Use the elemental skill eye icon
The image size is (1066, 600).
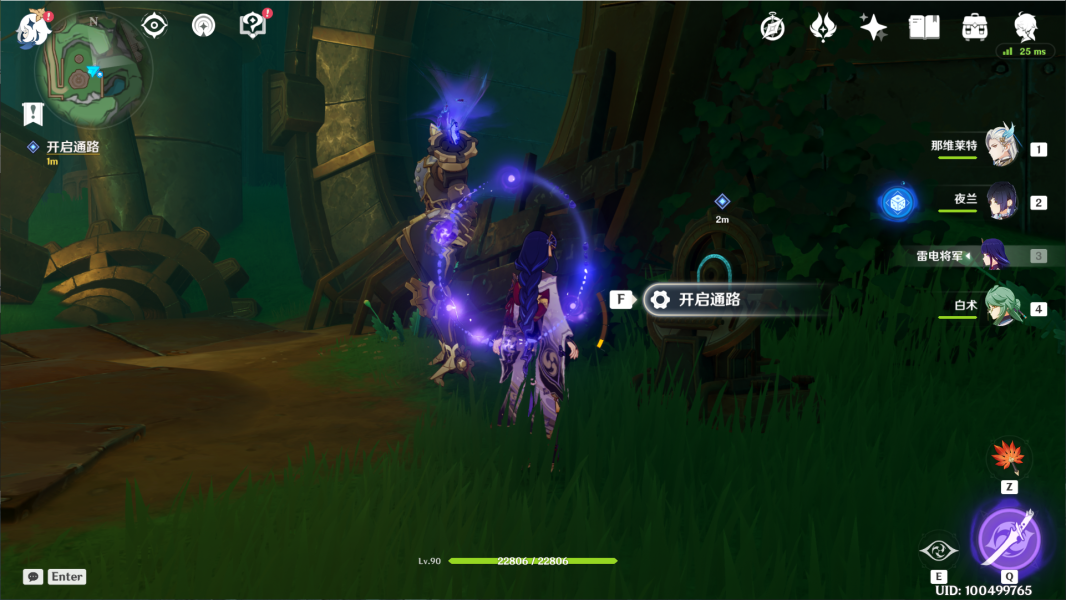pos(938,550)
